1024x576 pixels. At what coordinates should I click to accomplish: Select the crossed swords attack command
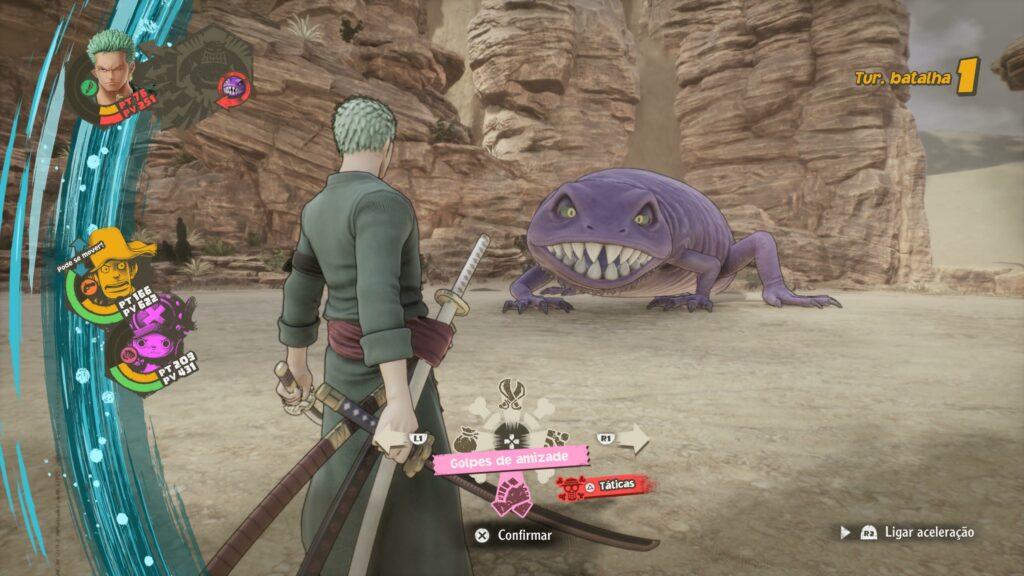coord(512,394)
